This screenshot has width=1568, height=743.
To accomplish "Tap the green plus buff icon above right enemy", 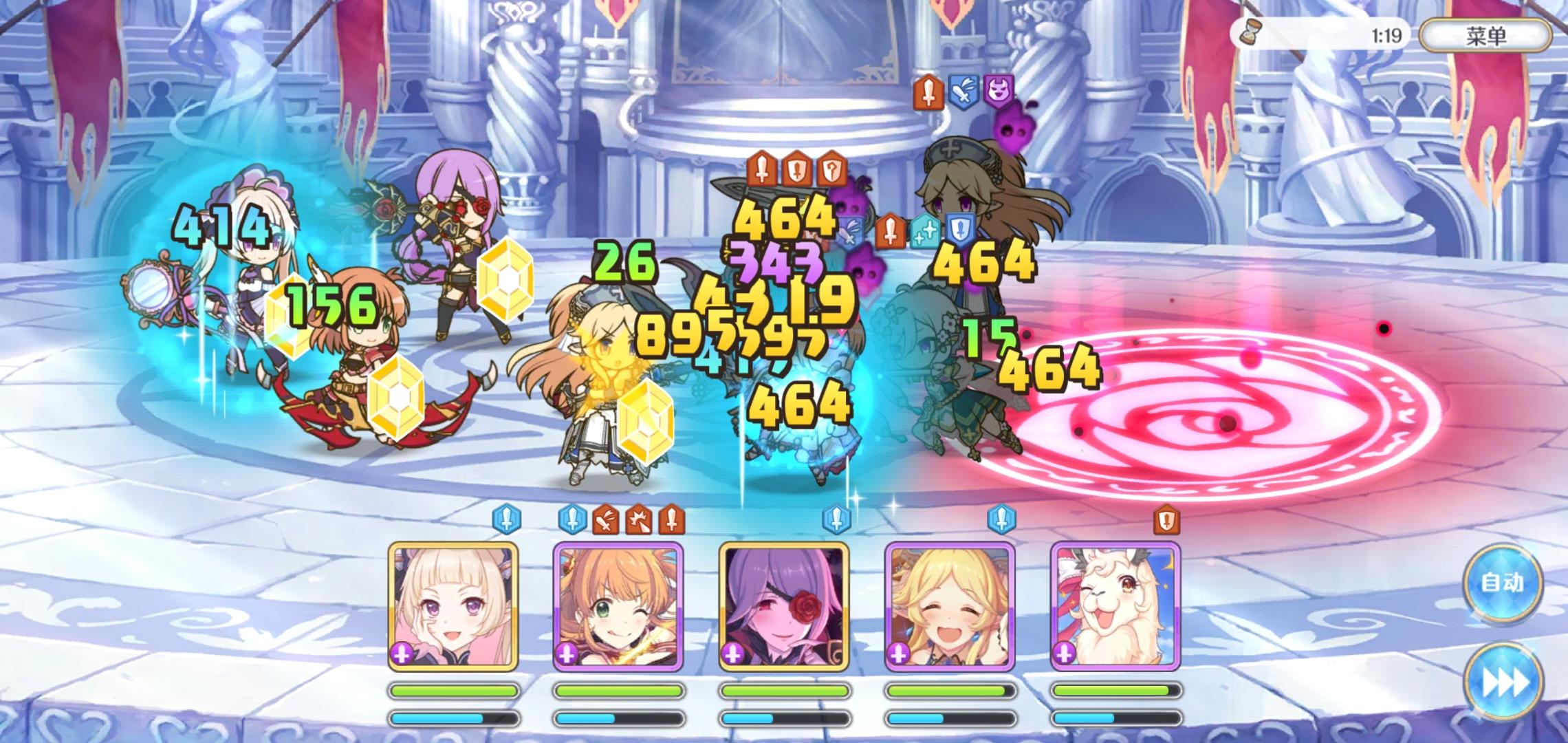I will (924, 232).
